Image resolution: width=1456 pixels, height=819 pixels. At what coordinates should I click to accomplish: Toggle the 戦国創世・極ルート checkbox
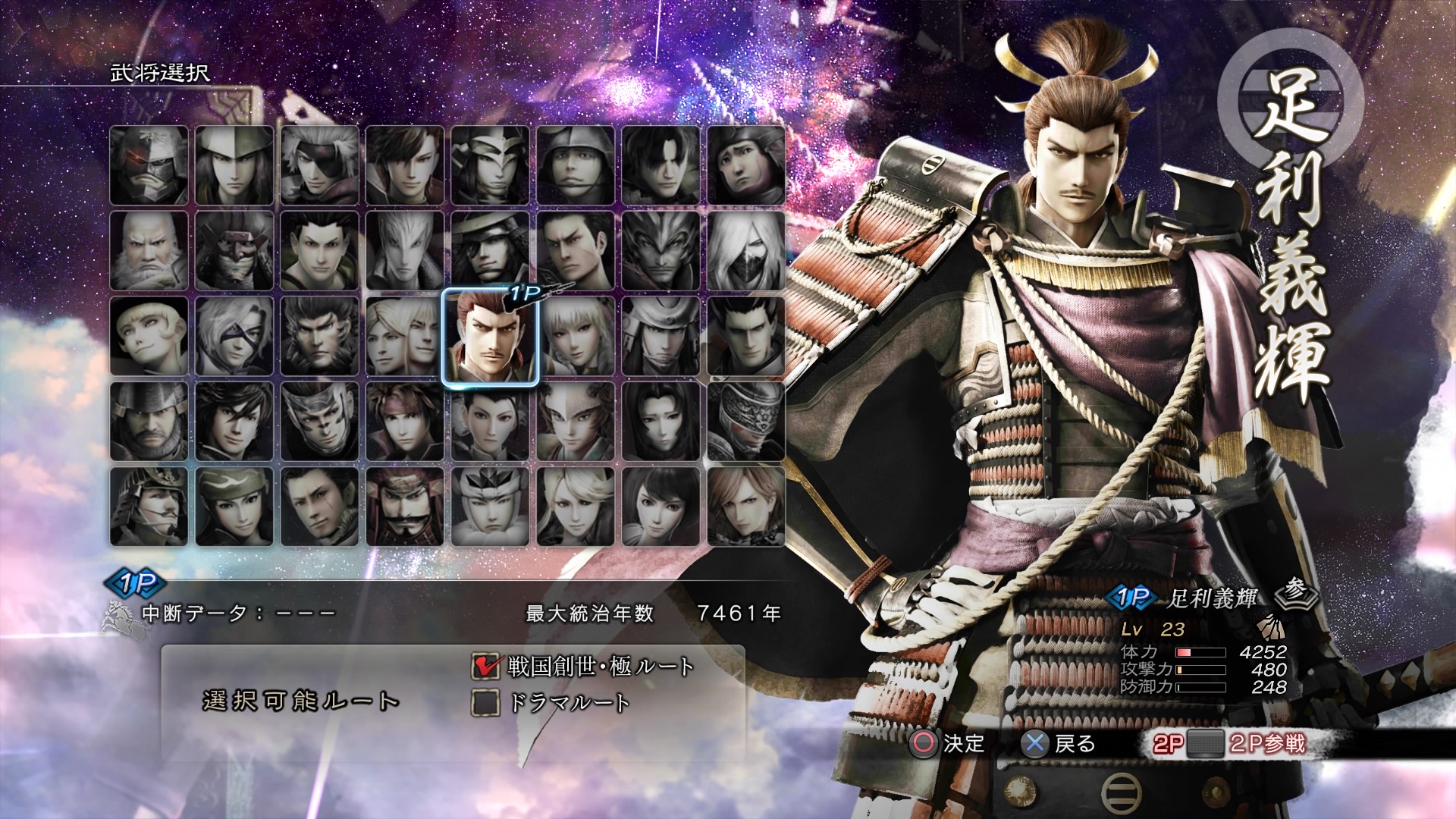486,666
